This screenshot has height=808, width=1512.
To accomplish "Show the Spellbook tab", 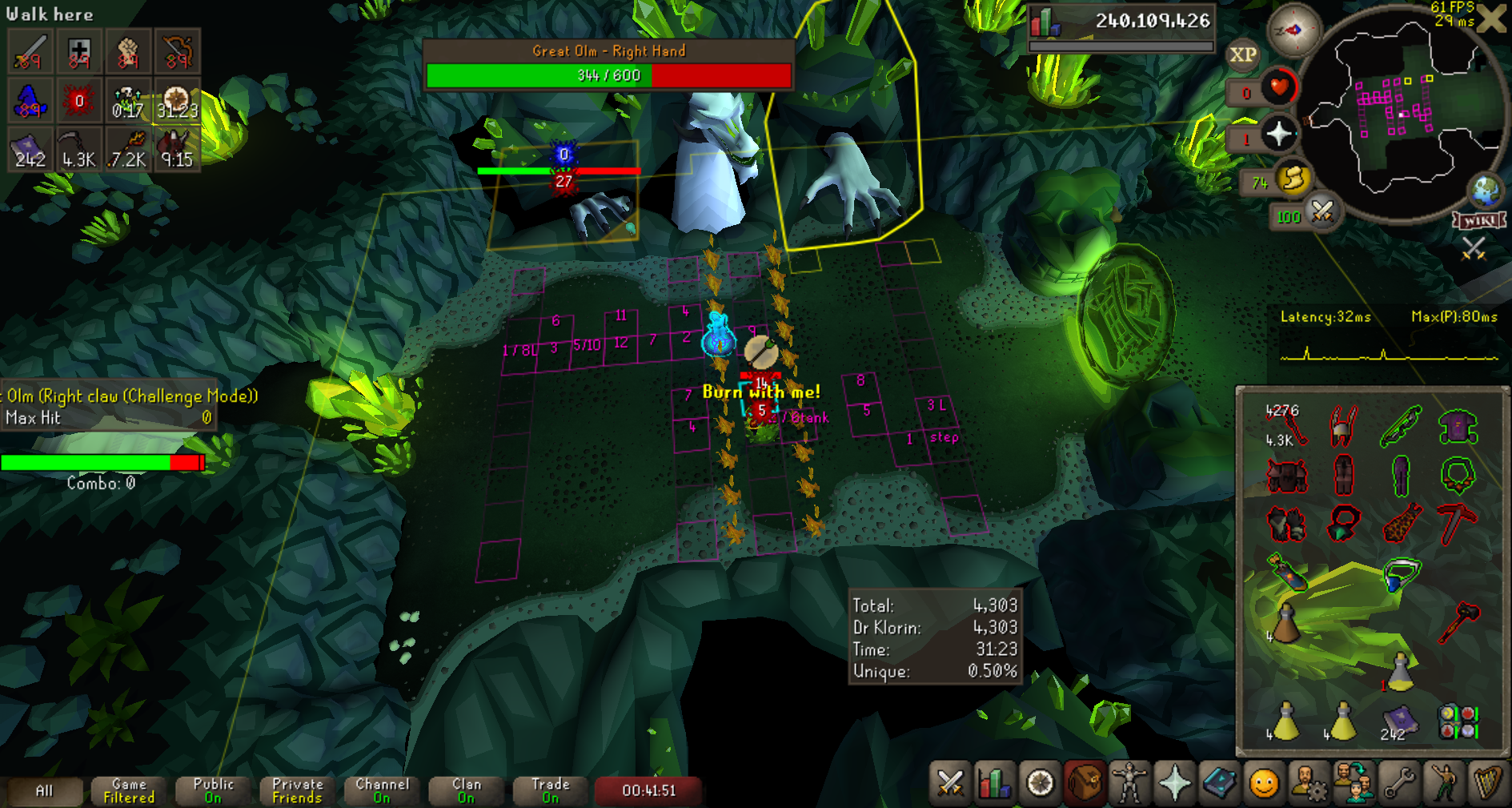I will click(1219, 782).
